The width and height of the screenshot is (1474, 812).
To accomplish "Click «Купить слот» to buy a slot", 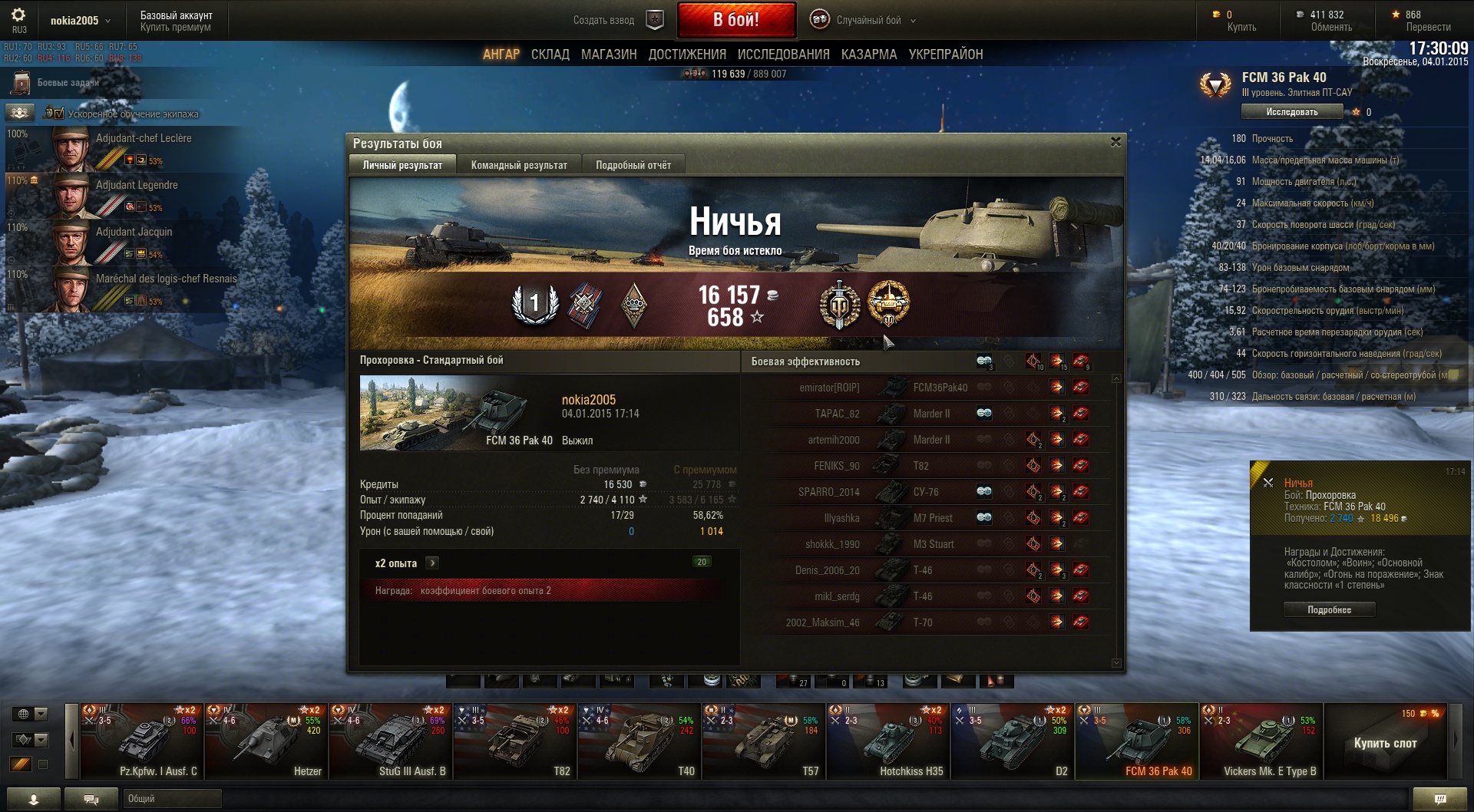I will [1385, 743].
